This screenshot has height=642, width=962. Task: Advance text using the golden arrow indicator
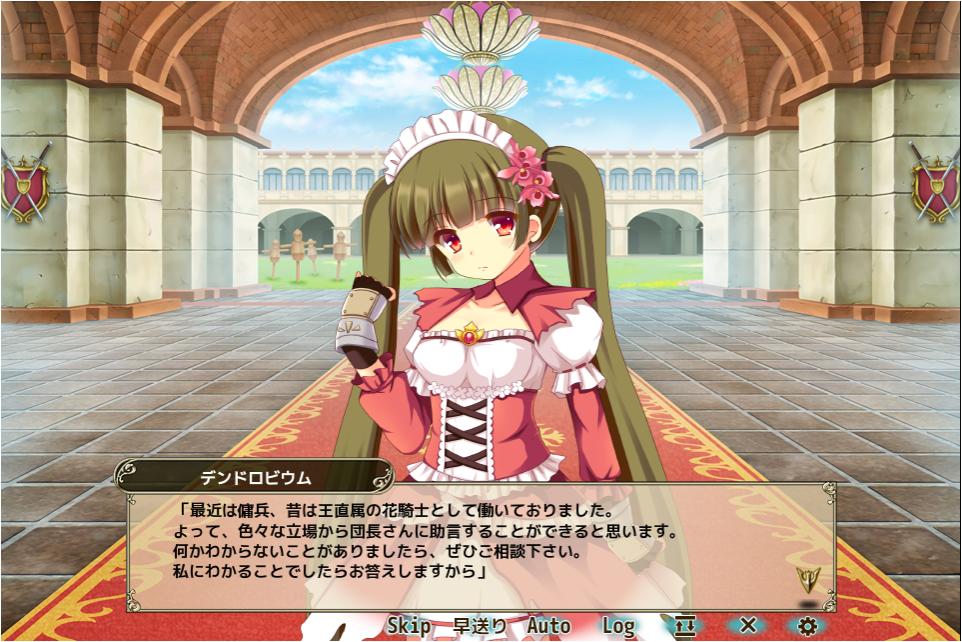[807, 579]
